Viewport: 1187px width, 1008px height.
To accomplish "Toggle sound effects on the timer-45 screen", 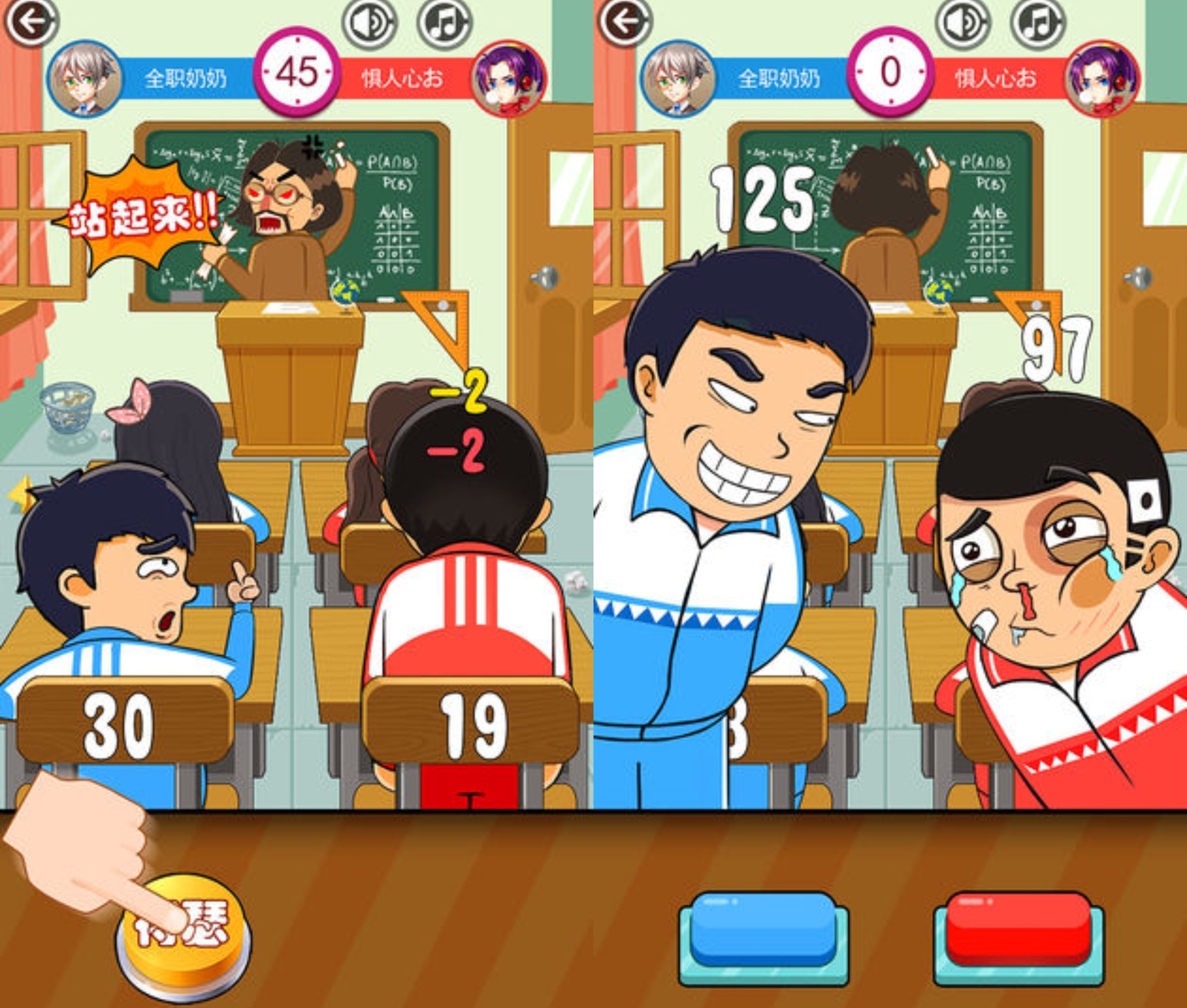I will (x=369, y=24).
